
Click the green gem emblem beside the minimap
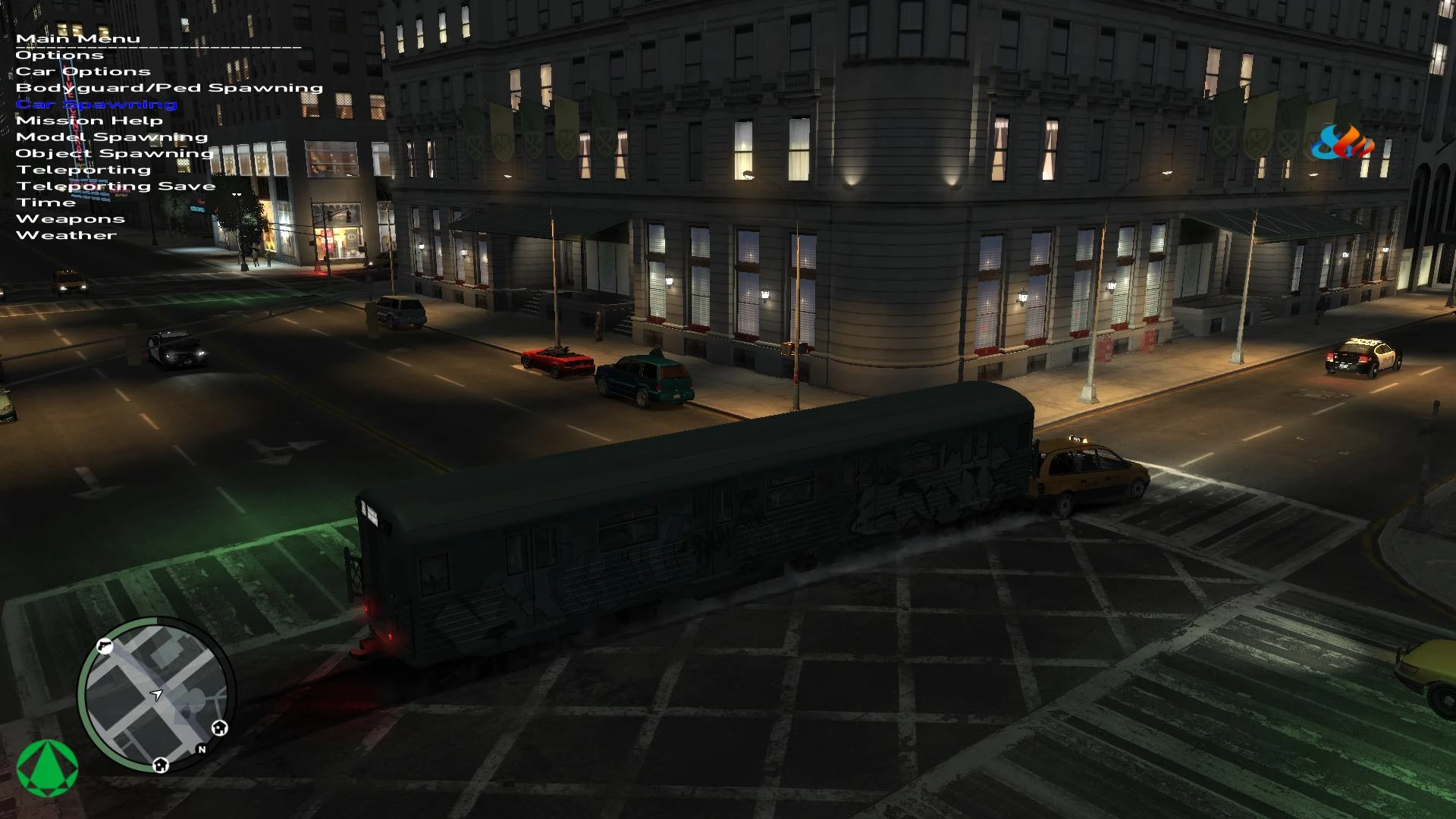(x=47, y=768)
